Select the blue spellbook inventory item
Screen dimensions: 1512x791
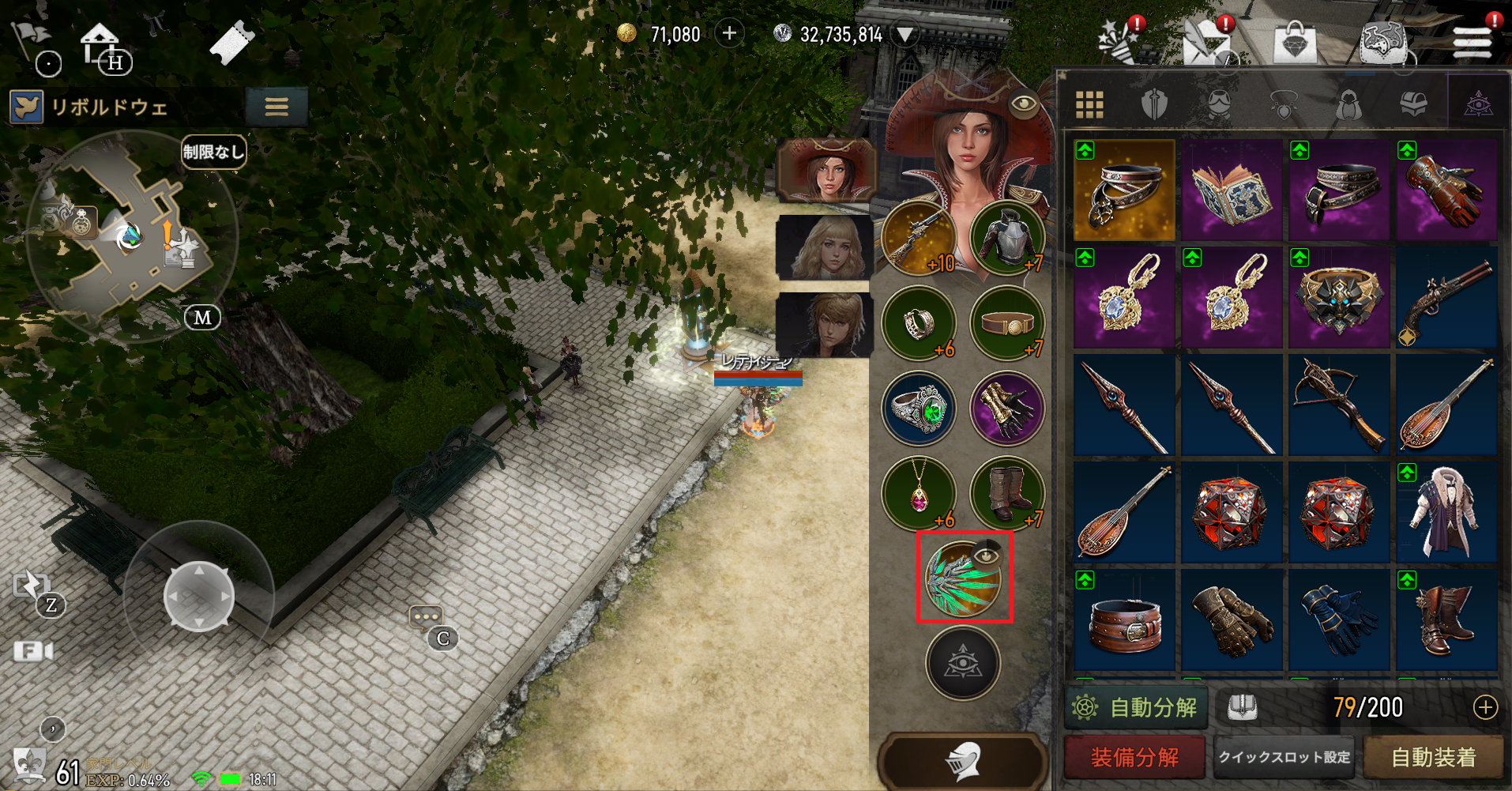[1232, 190]
